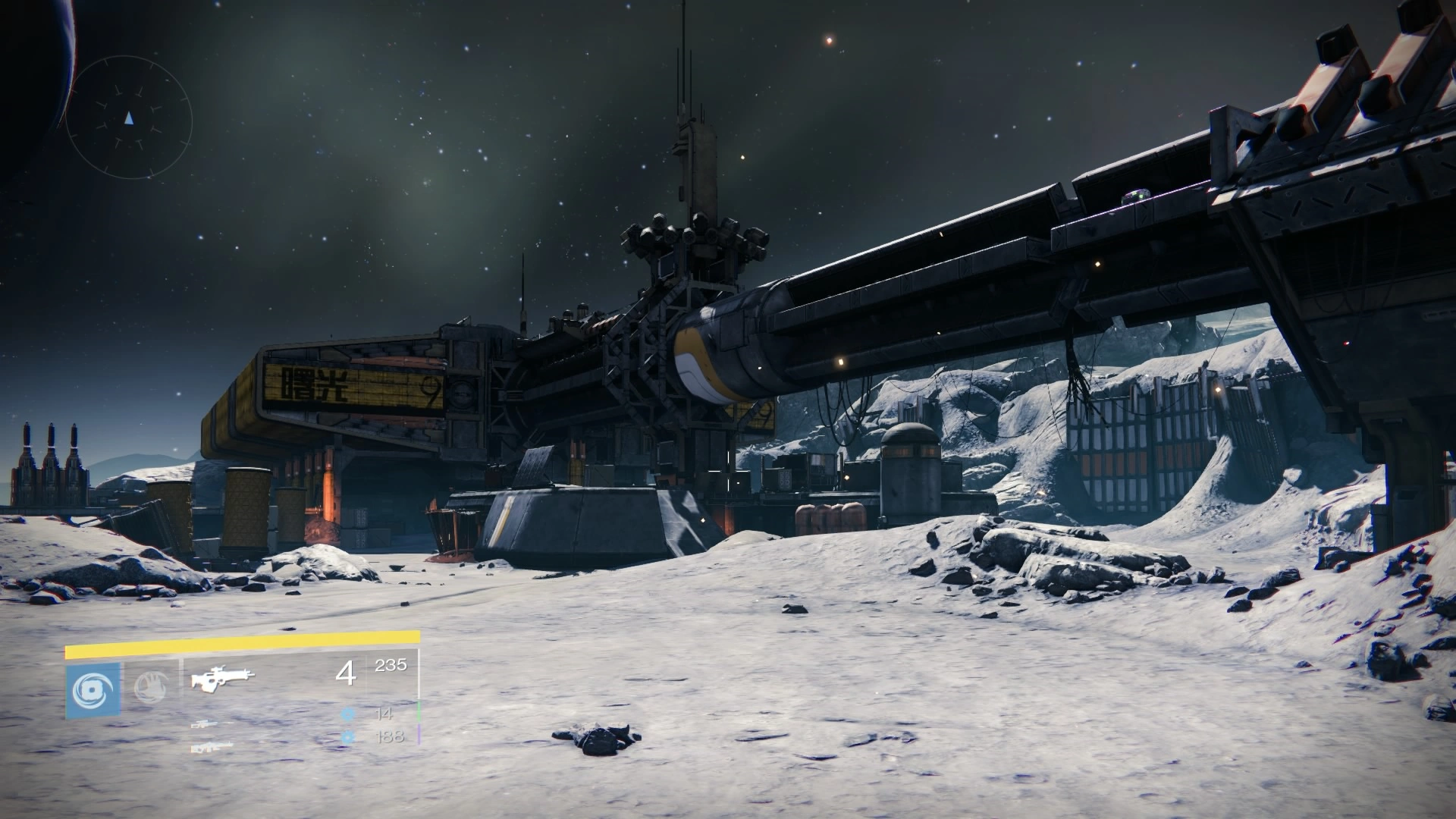
Task: Select the blue vortex grenade icon
Action: [93, 690]
